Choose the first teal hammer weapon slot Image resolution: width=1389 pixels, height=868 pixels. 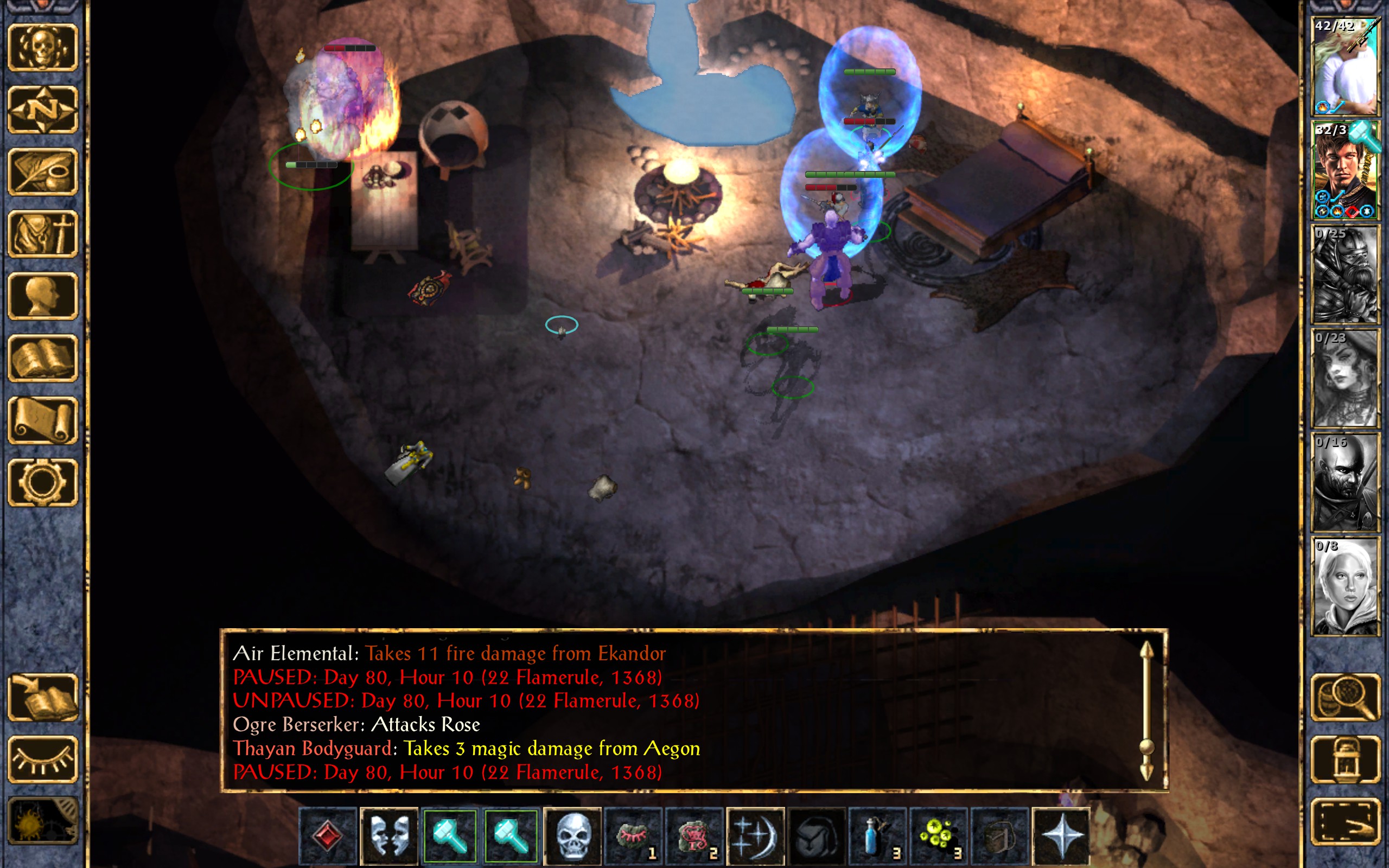pyautogui.click(x=449, y=836)
